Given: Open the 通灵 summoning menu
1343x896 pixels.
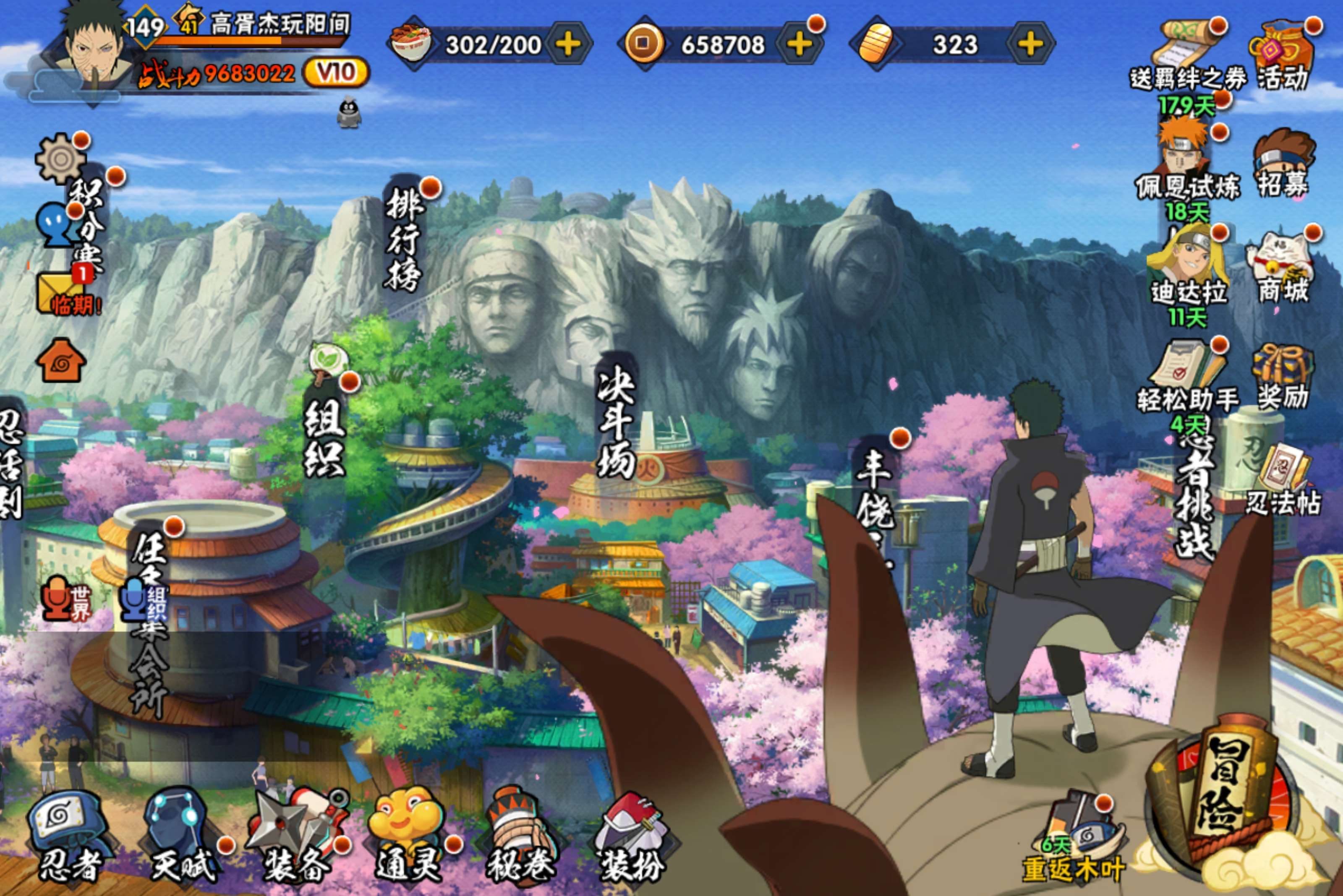Looking at the screenshot, I should coord(407,834).
